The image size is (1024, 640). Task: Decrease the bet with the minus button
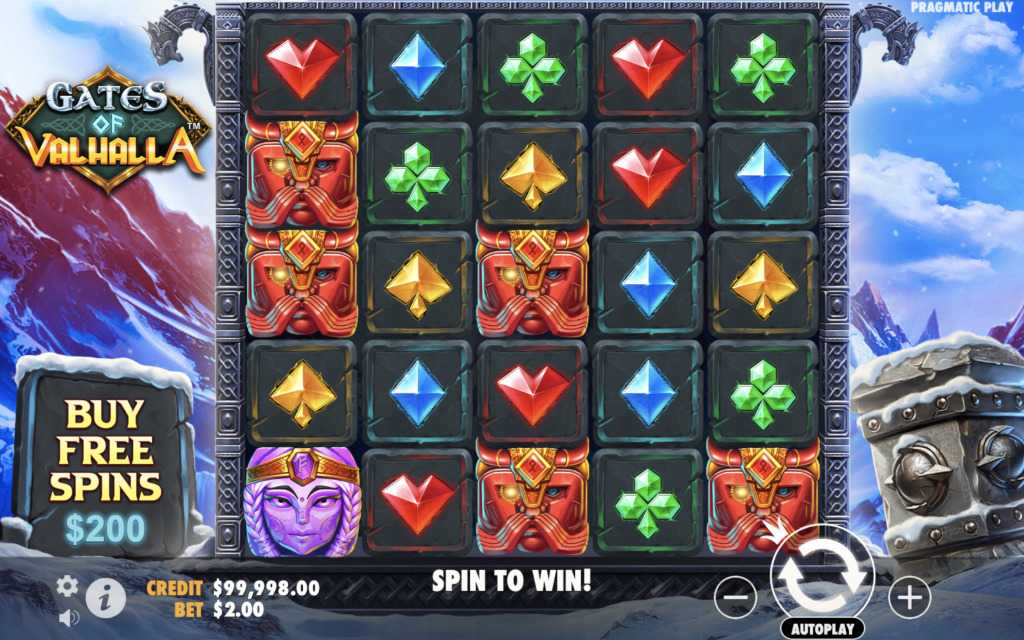735,598
